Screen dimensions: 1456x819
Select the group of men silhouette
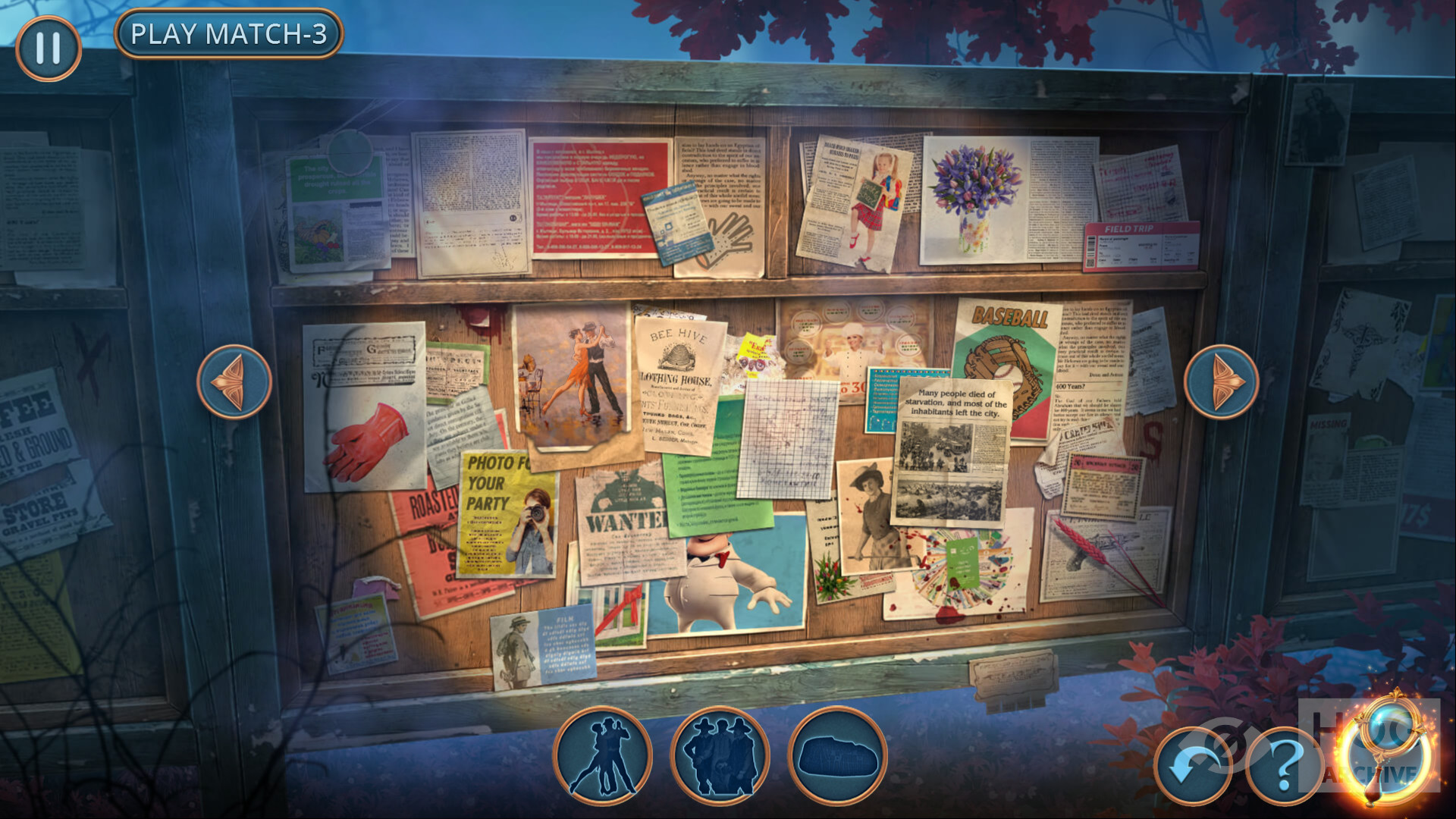tap(720, 755)
